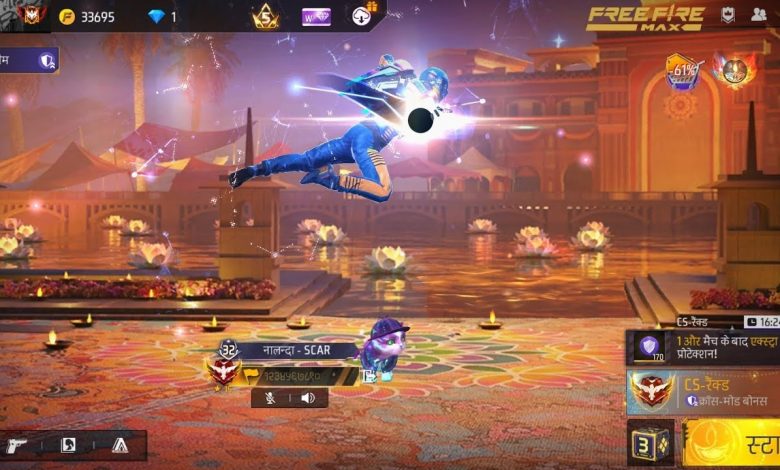Screen dimensions: 780x470
Task: Open the diamond top-up counter
Action: tap(162, 17)
